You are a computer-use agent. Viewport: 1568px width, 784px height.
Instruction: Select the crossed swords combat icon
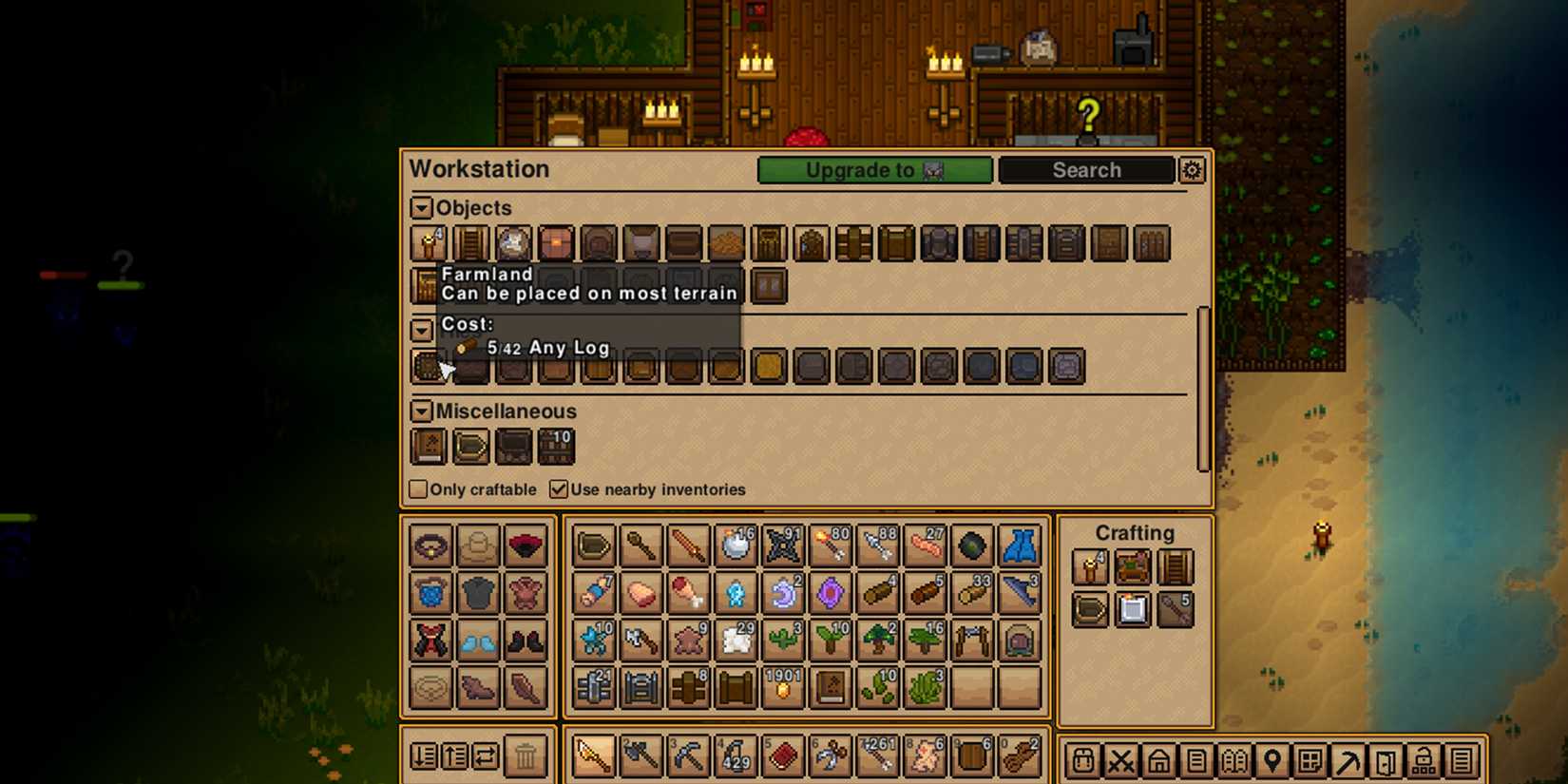coord(1122,760)
